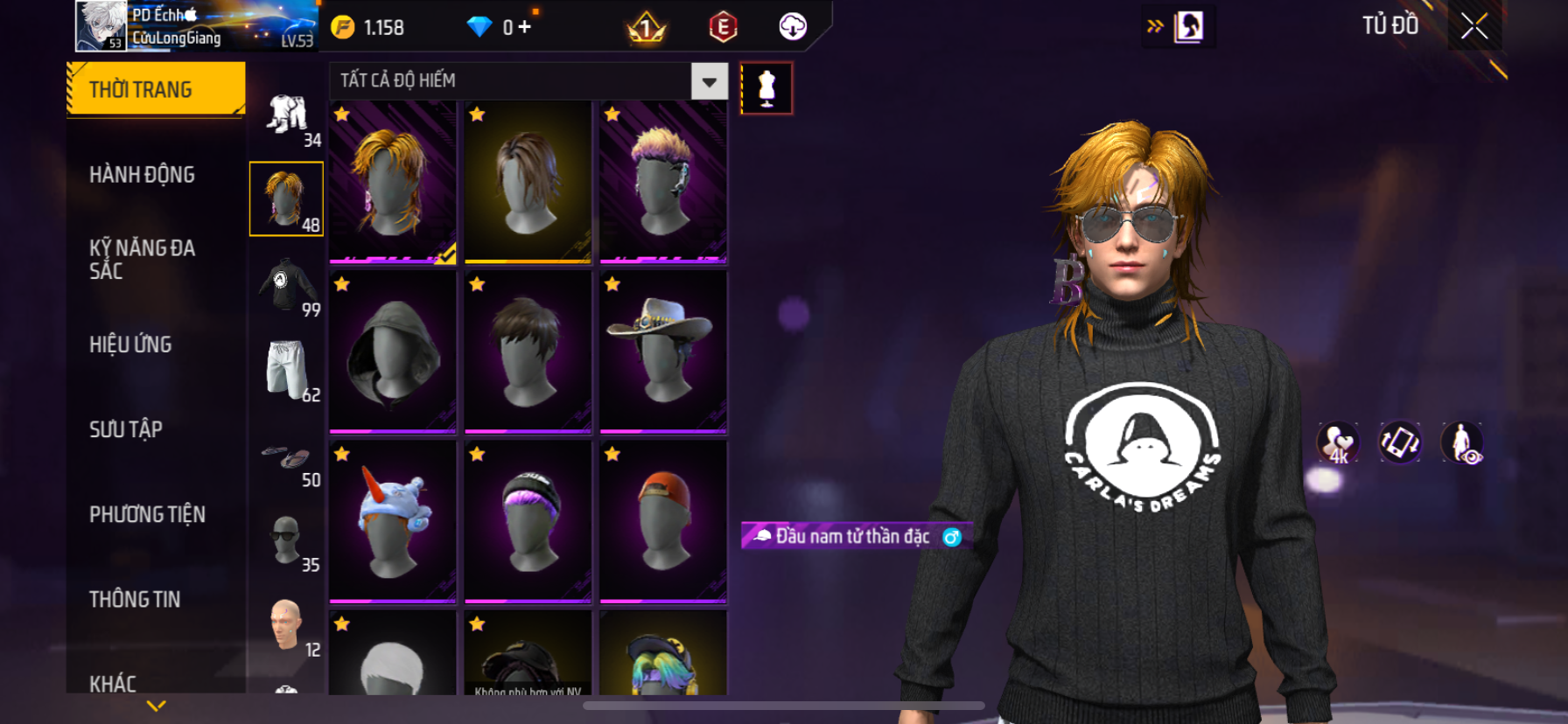This screenshot has height=724, width=1568.
Task: Show the THÔNG TIN section
Action: tap(135, 599)
